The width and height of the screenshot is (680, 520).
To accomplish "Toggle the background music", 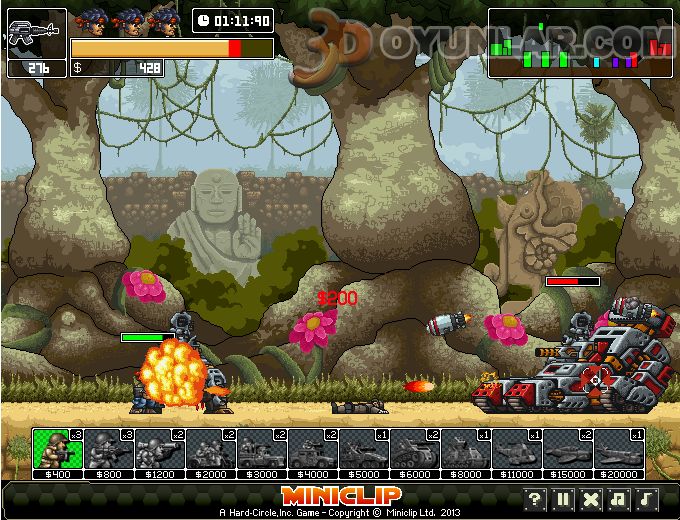I will (x=619, y=499).
